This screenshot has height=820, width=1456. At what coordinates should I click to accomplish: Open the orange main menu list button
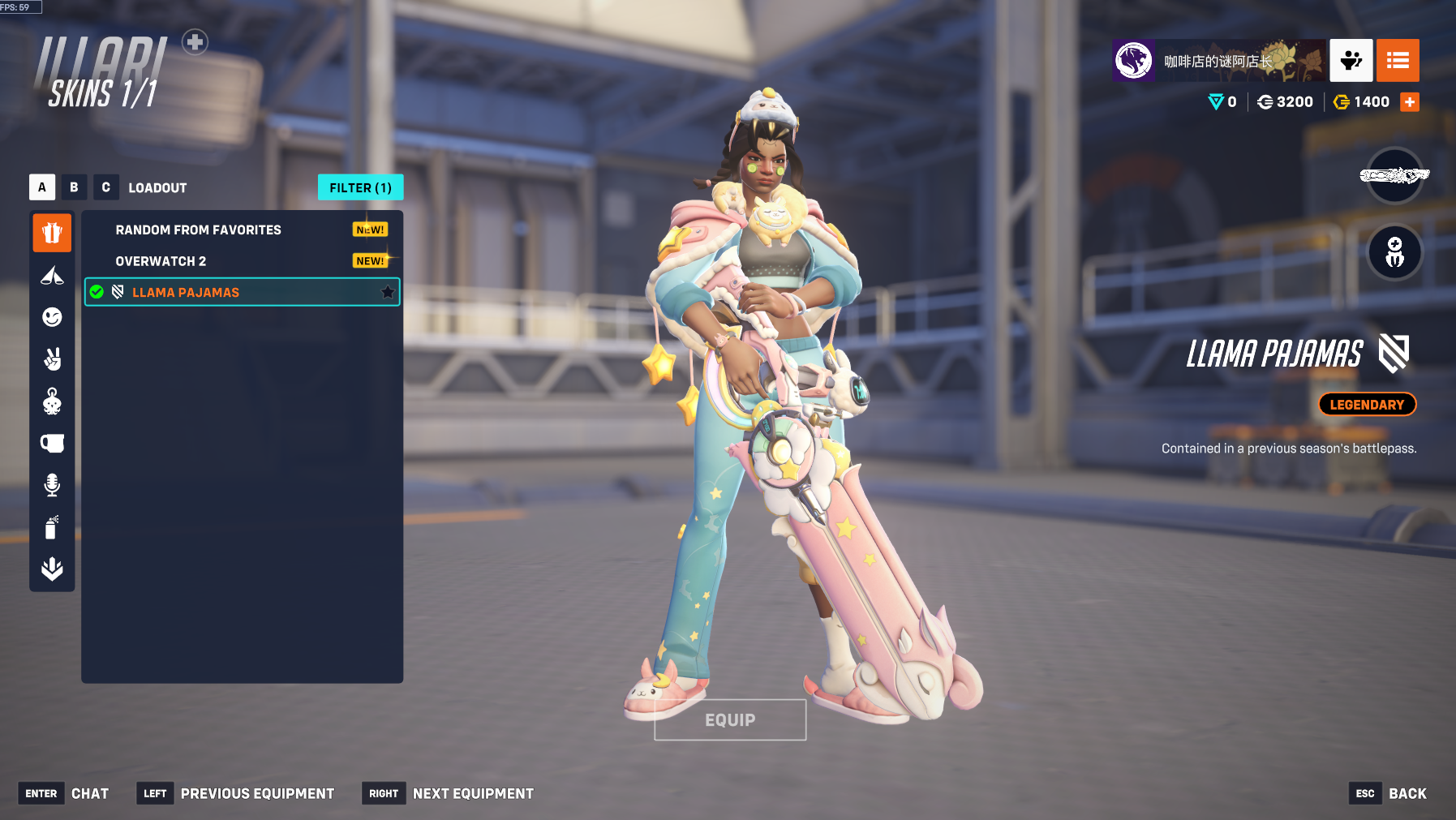pyautogui.click(x=1398, y=60)
